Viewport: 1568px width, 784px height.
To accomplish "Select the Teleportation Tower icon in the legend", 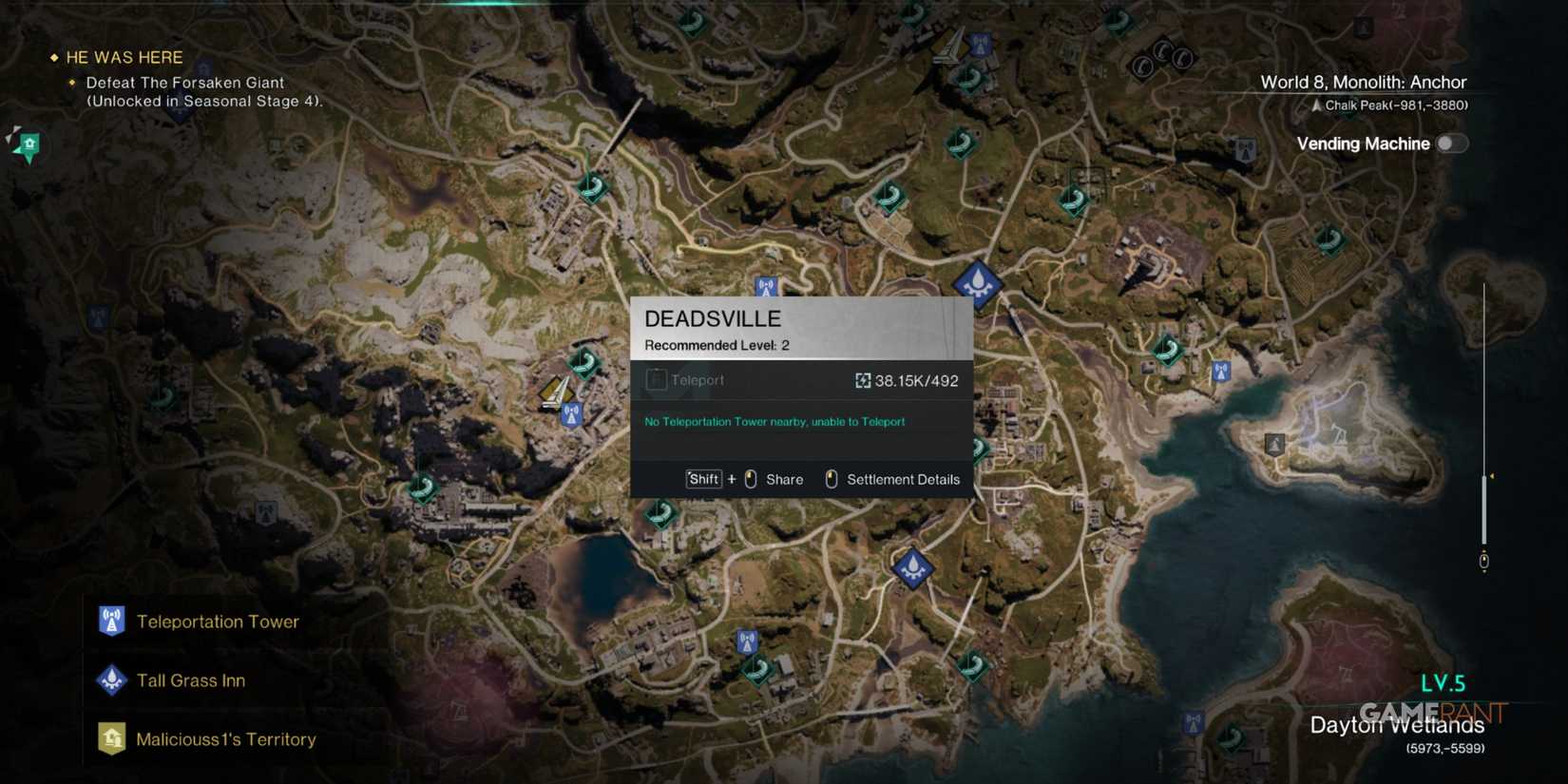I will (x=111, y=621).
